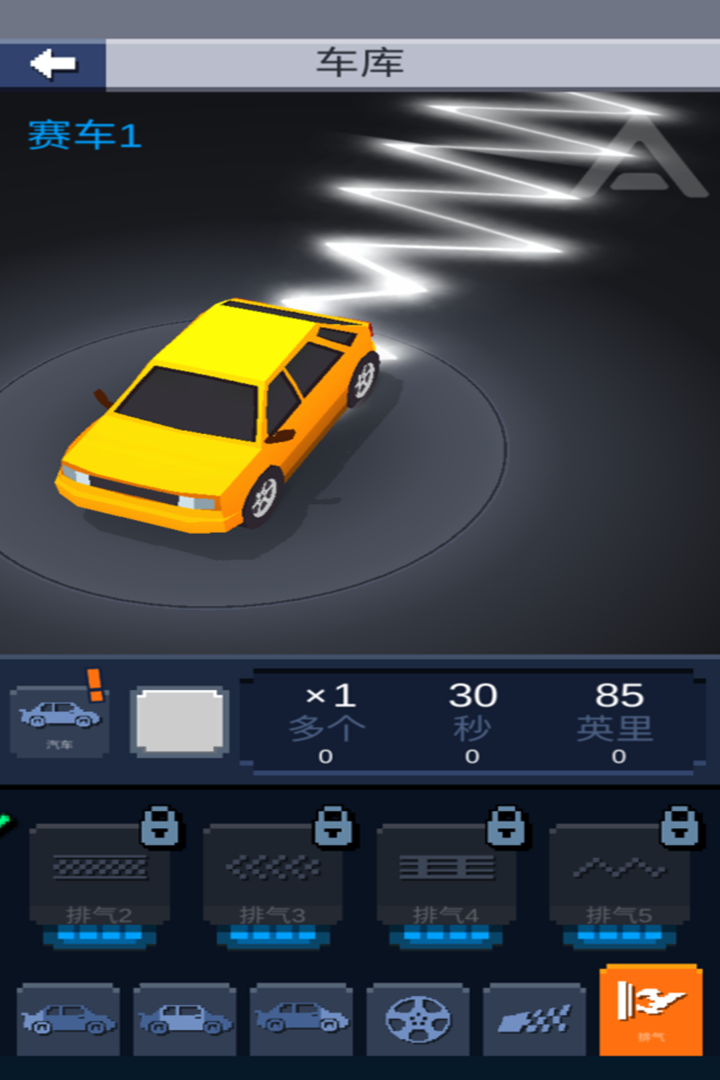Open the 汽车 car button with exclamation mark
720x1080 pixels.
click(60, 720)
